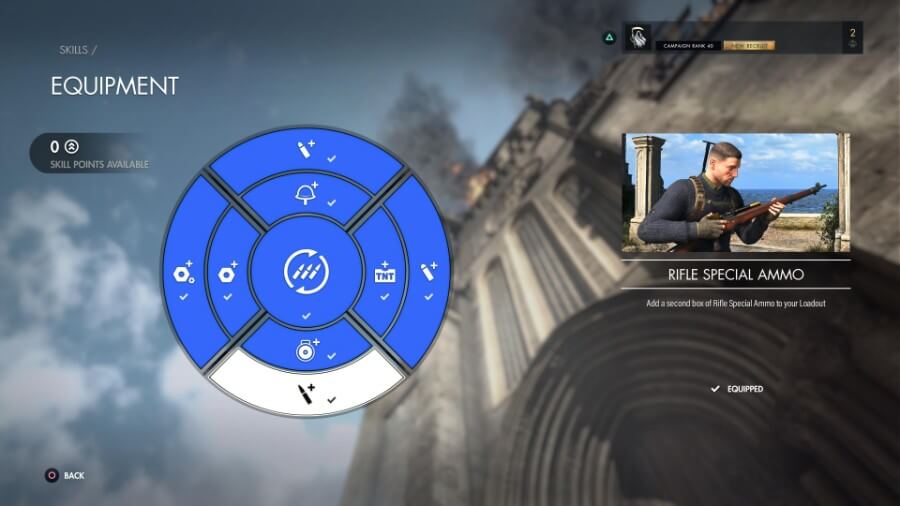Select the TNT skill segment
Viewport: 900px width, 506px height.
[x=385, y=272]
